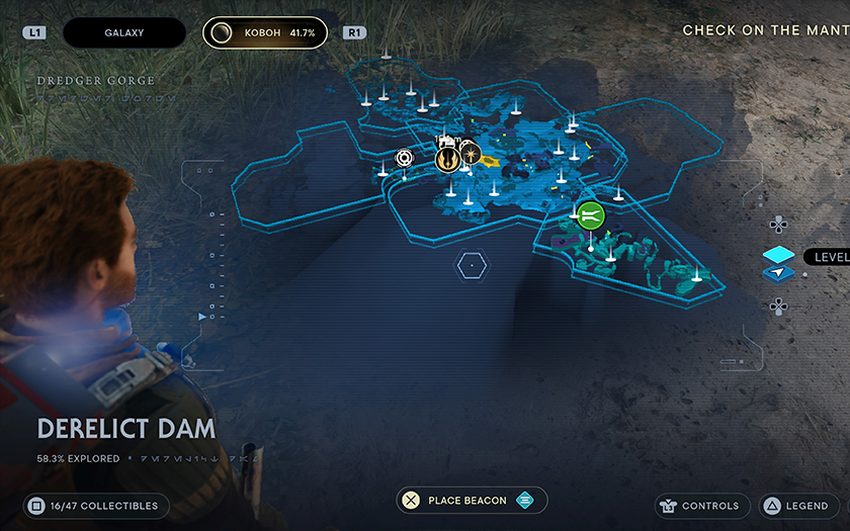Switch to the Galaxy map tab
This screenshot has height=531, width=850.
pos(124,32)
